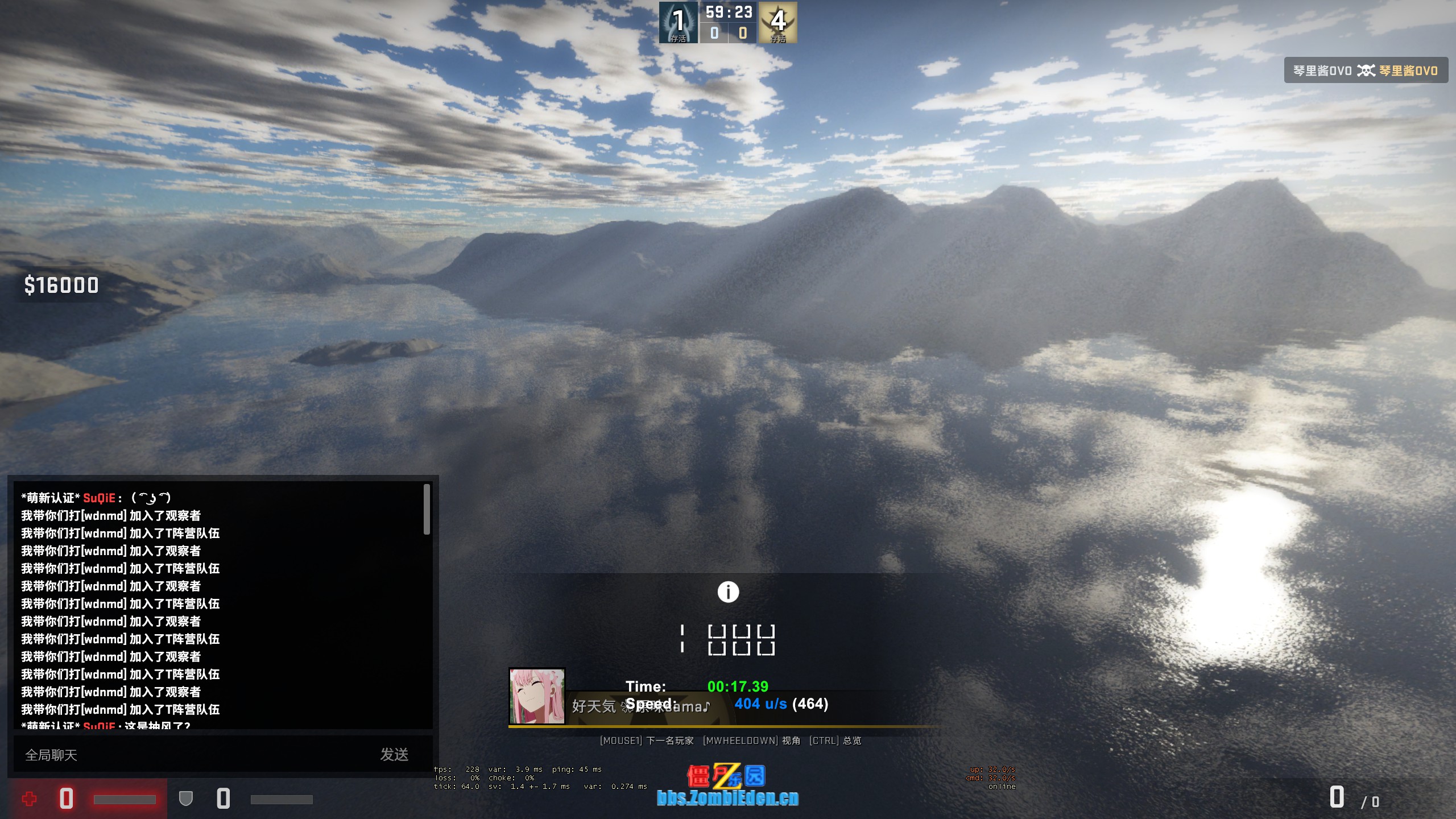Click the chat log scrollbar
The height and width of the screenshot is (819, 1456).
point(427,509)
